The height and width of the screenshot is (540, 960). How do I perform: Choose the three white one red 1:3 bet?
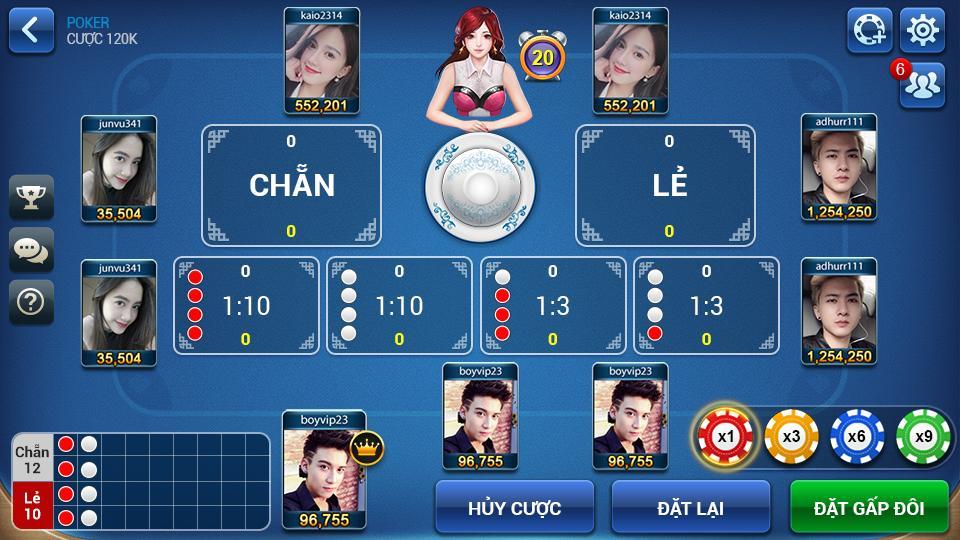click(x=706, y=305)
